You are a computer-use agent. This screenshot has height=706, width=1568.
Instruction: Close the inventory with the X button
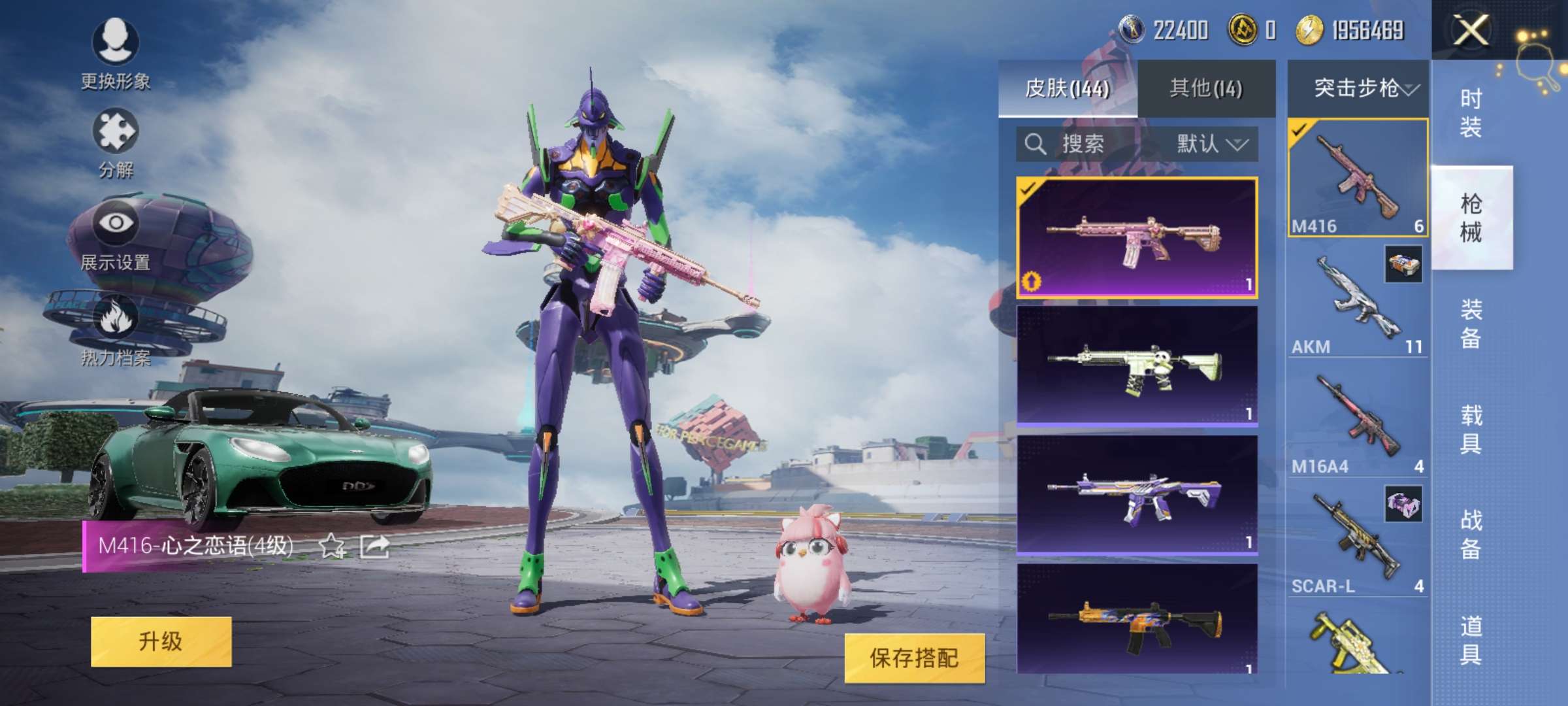[x=1470, y=30]
